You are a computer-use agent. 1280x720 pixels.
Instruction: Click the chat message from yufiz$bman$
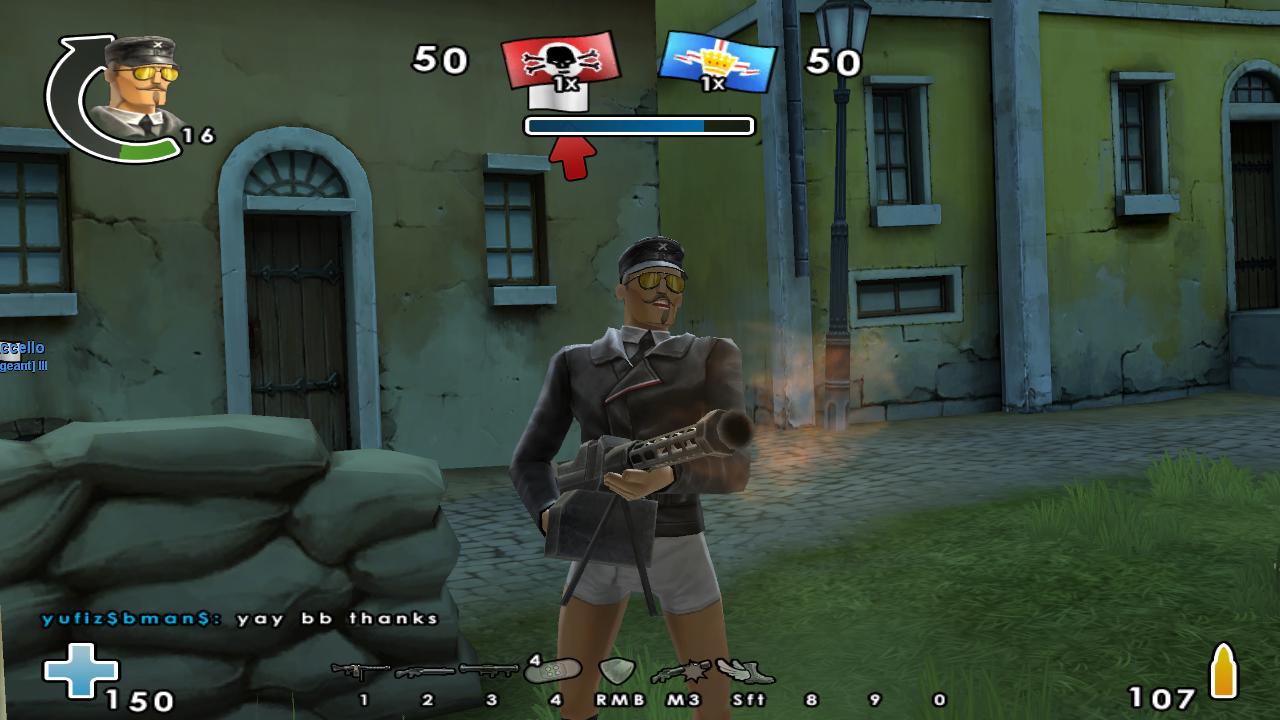[x=240, y=618]
